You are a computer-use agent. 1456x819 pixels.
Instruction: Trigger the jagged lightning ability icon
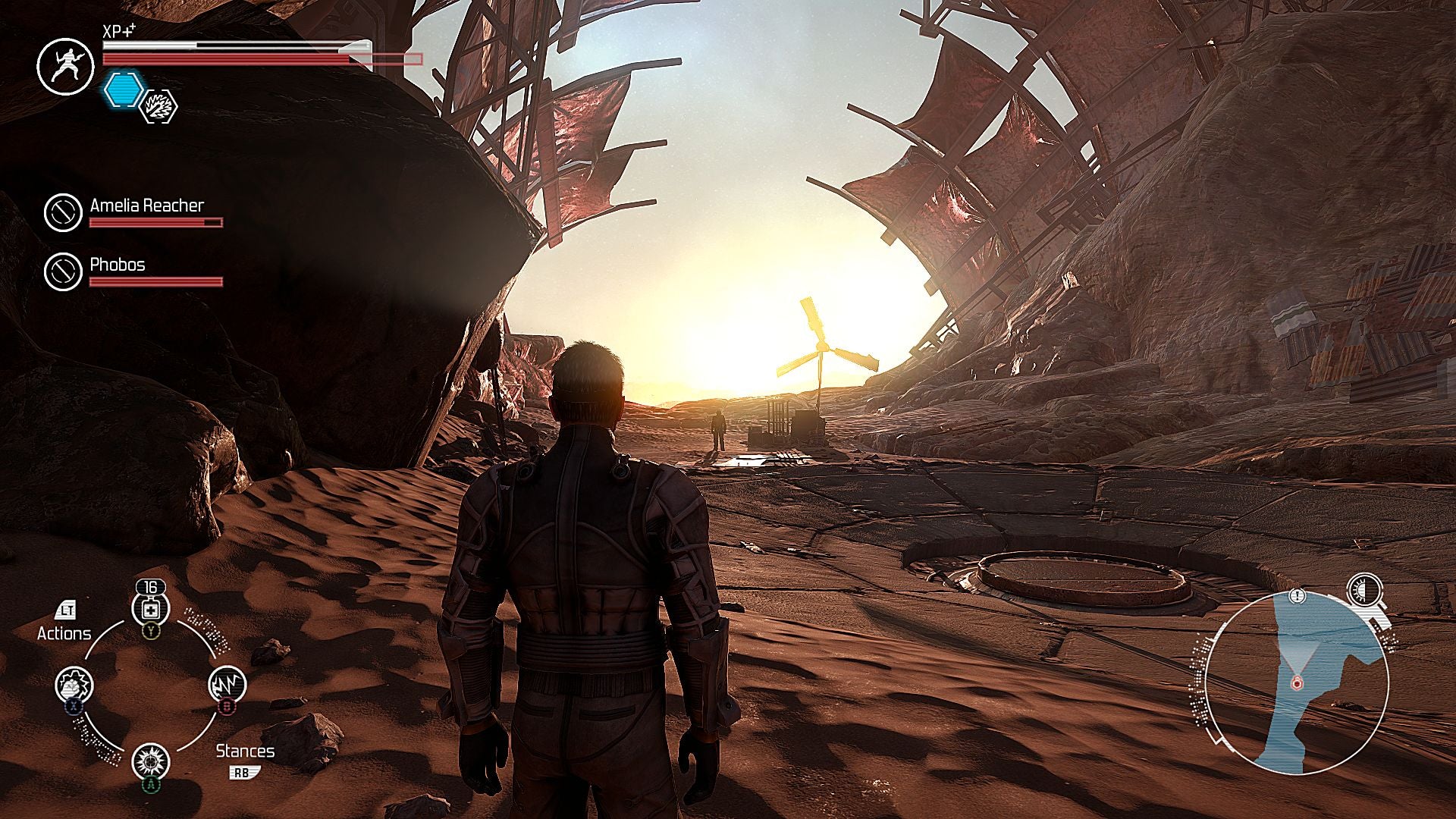click(227, 685)
